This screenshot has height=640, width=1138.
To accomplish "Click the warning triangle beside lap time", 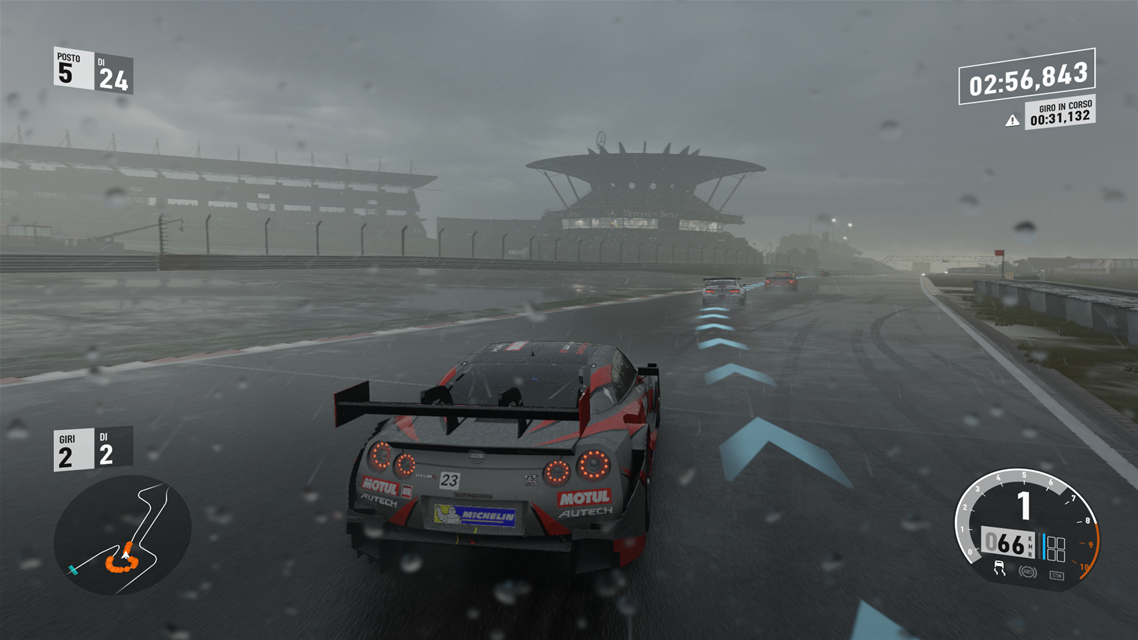I will coord(1012,120).
